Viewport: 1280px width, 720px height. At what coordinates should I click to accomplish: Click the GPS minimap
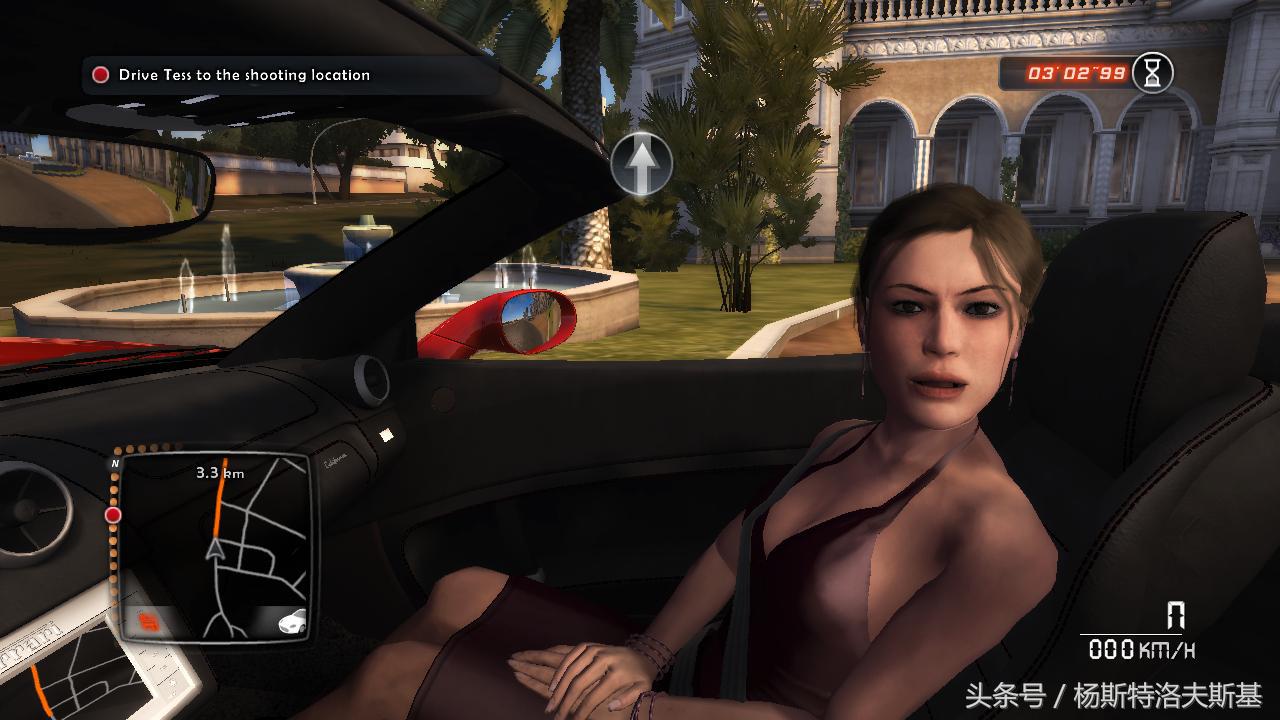point(214,545)
